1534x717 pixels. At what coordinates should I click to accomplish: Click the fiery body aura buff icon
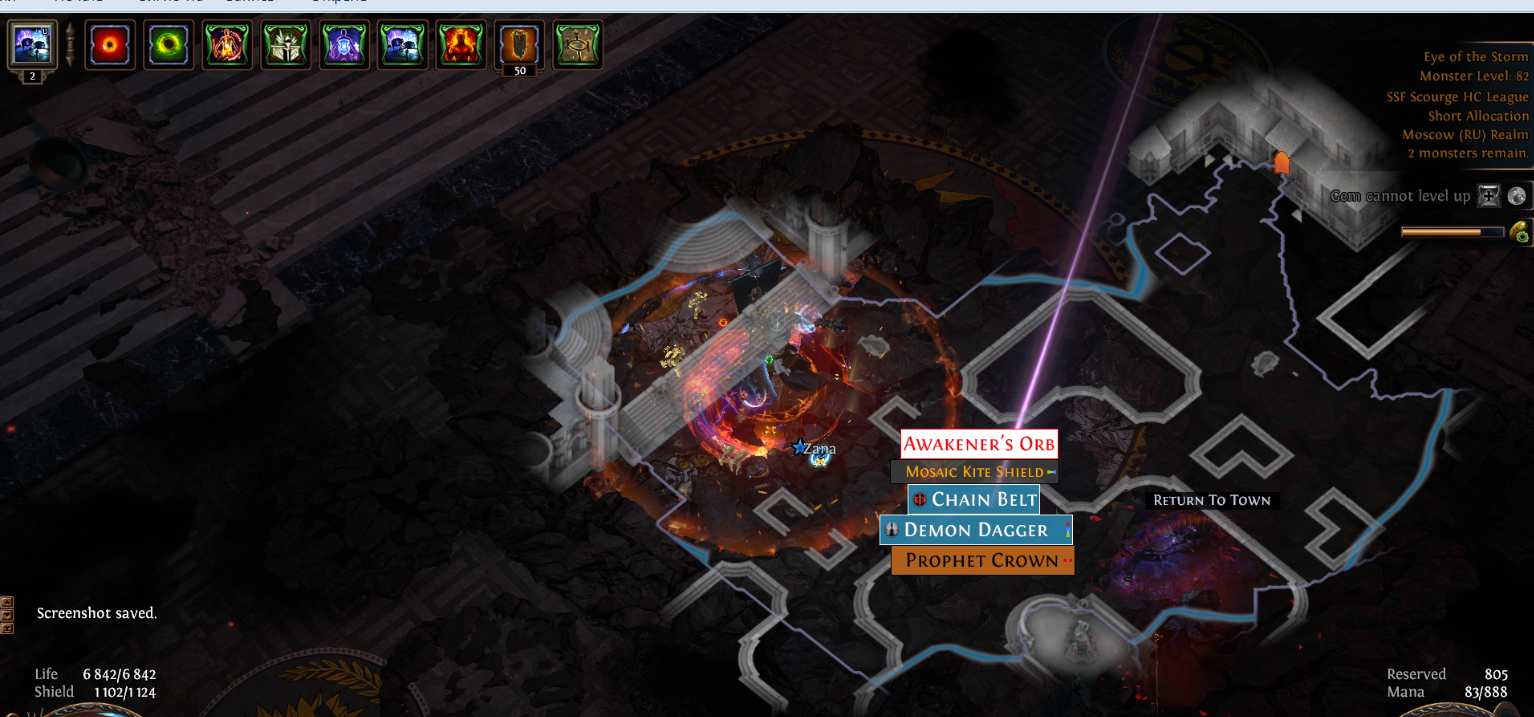[x=227, y=45]
